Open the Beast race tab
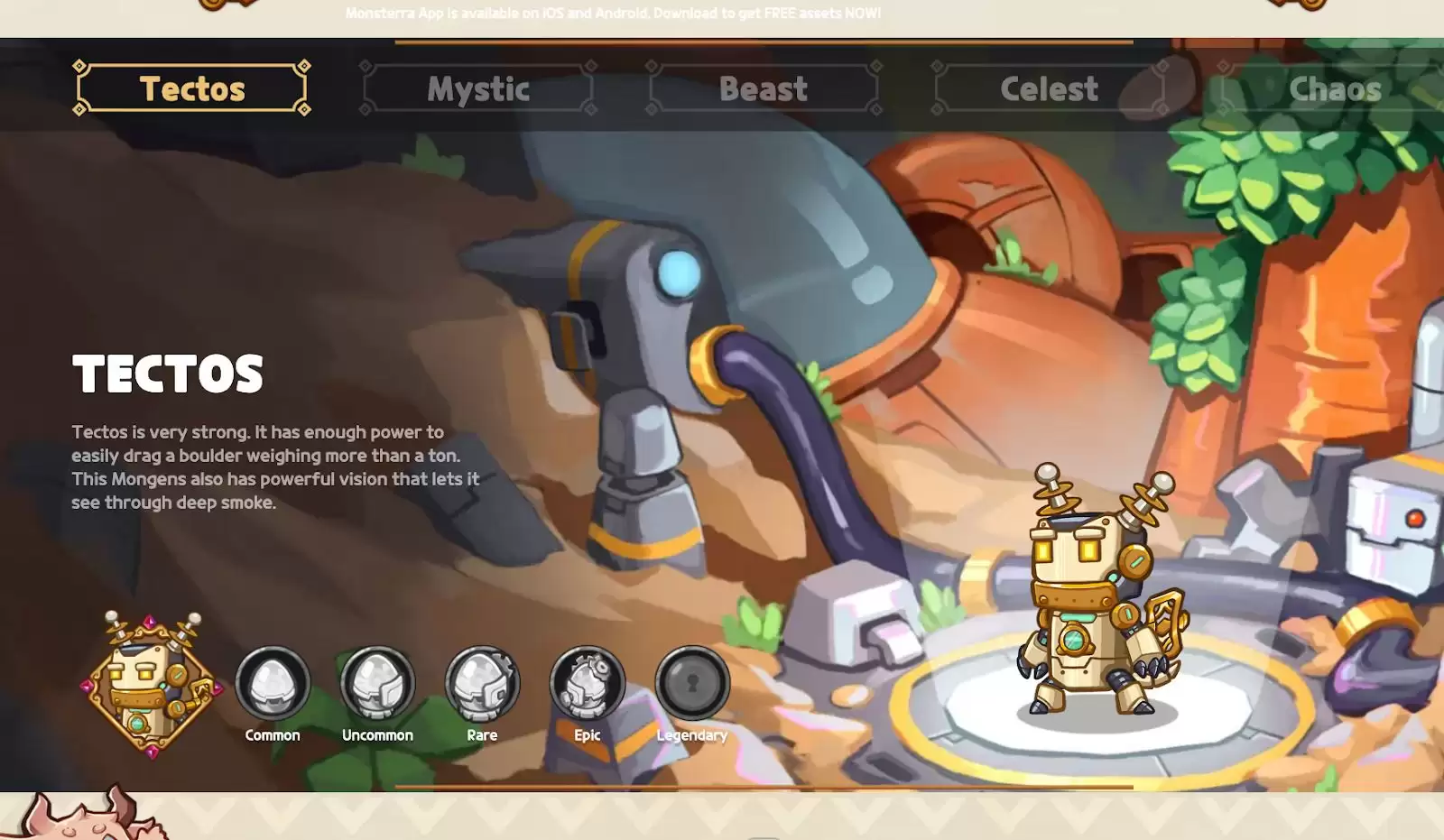 point(763,88)
